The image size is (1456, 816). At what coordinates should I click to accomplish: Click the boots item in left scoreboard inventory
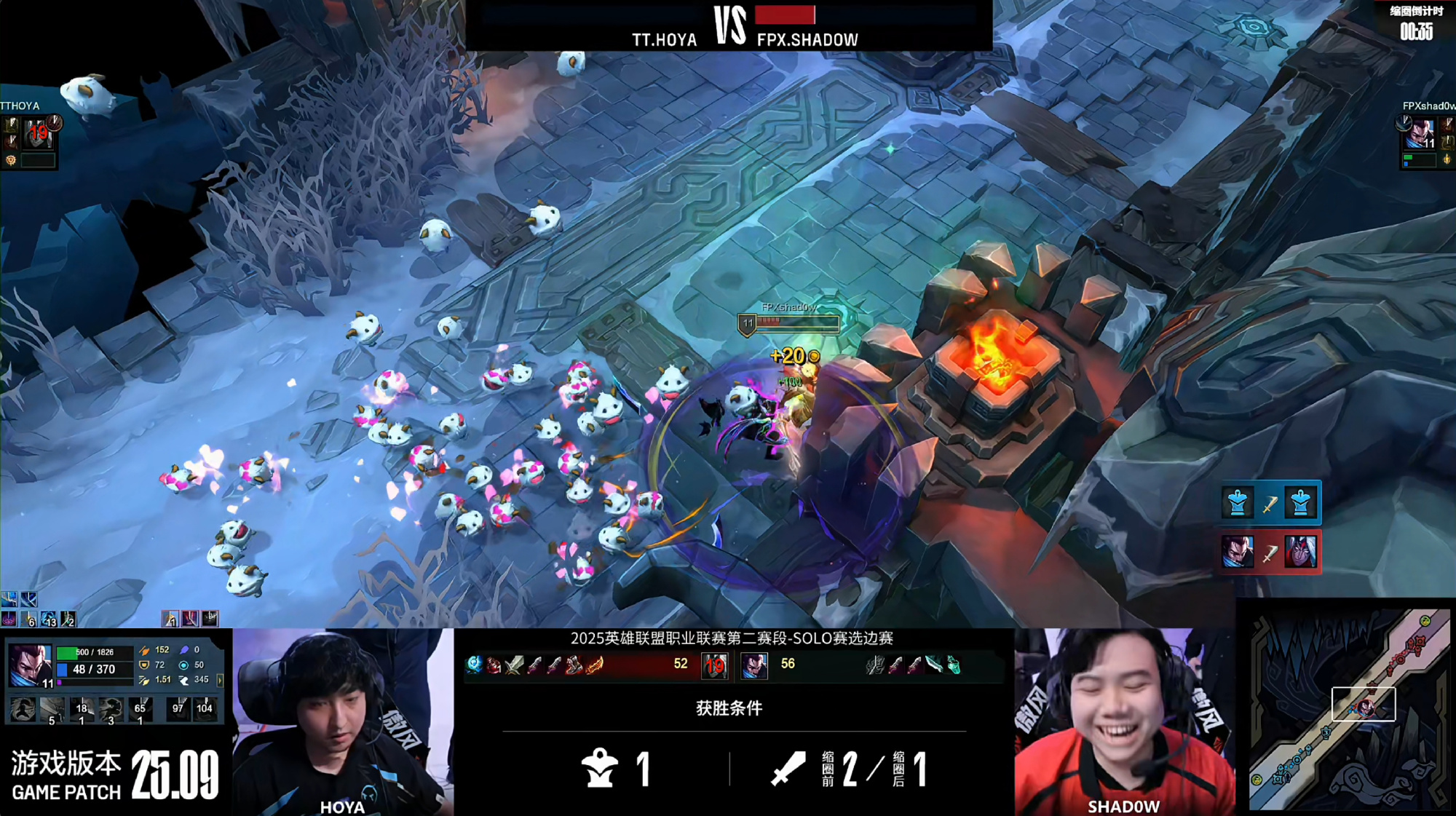pyautogui.click(x=574, y=665)
